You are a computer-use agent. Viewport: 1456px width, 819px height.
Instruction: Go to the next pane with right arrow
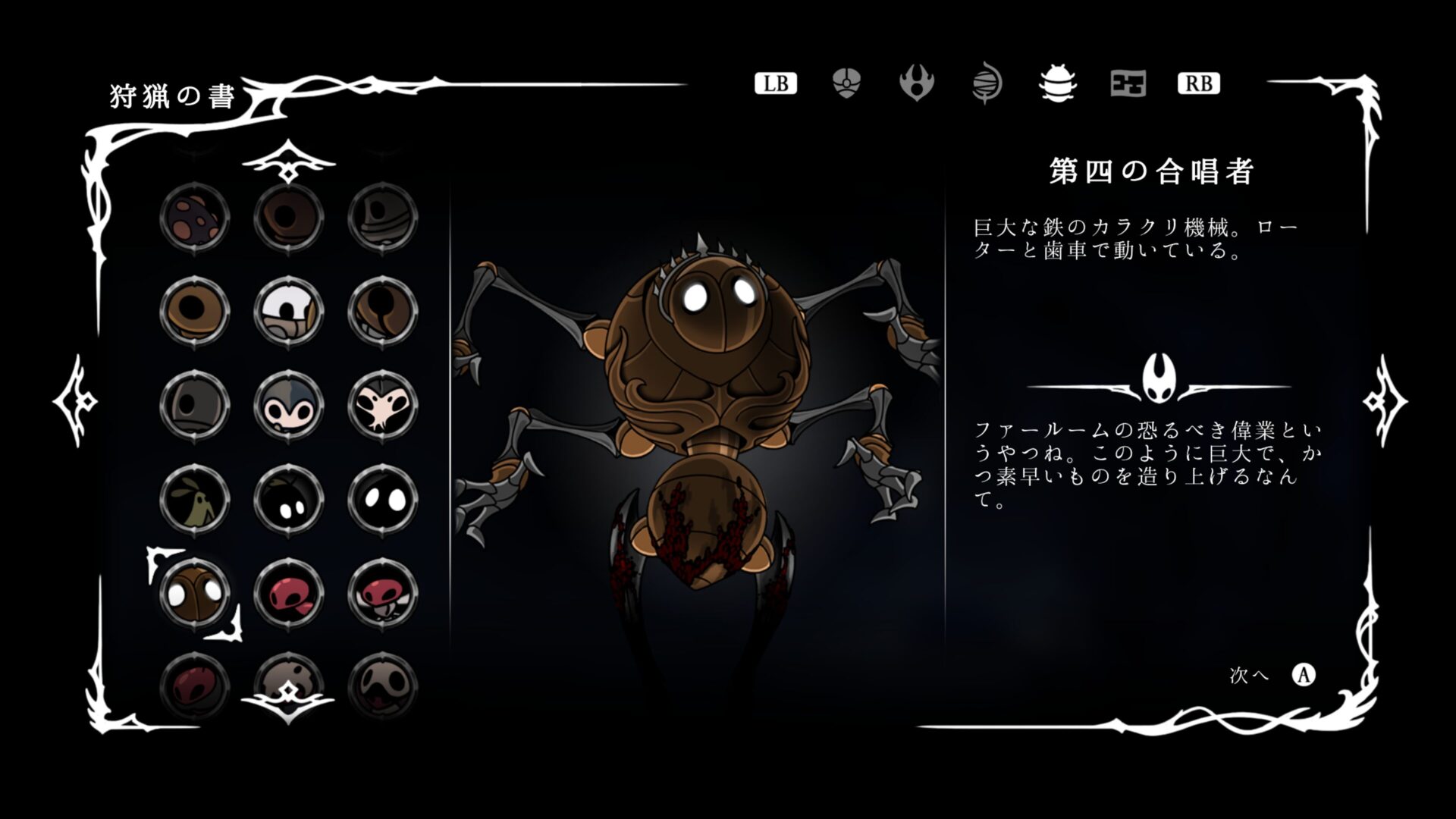click(x=1385, y=400)
